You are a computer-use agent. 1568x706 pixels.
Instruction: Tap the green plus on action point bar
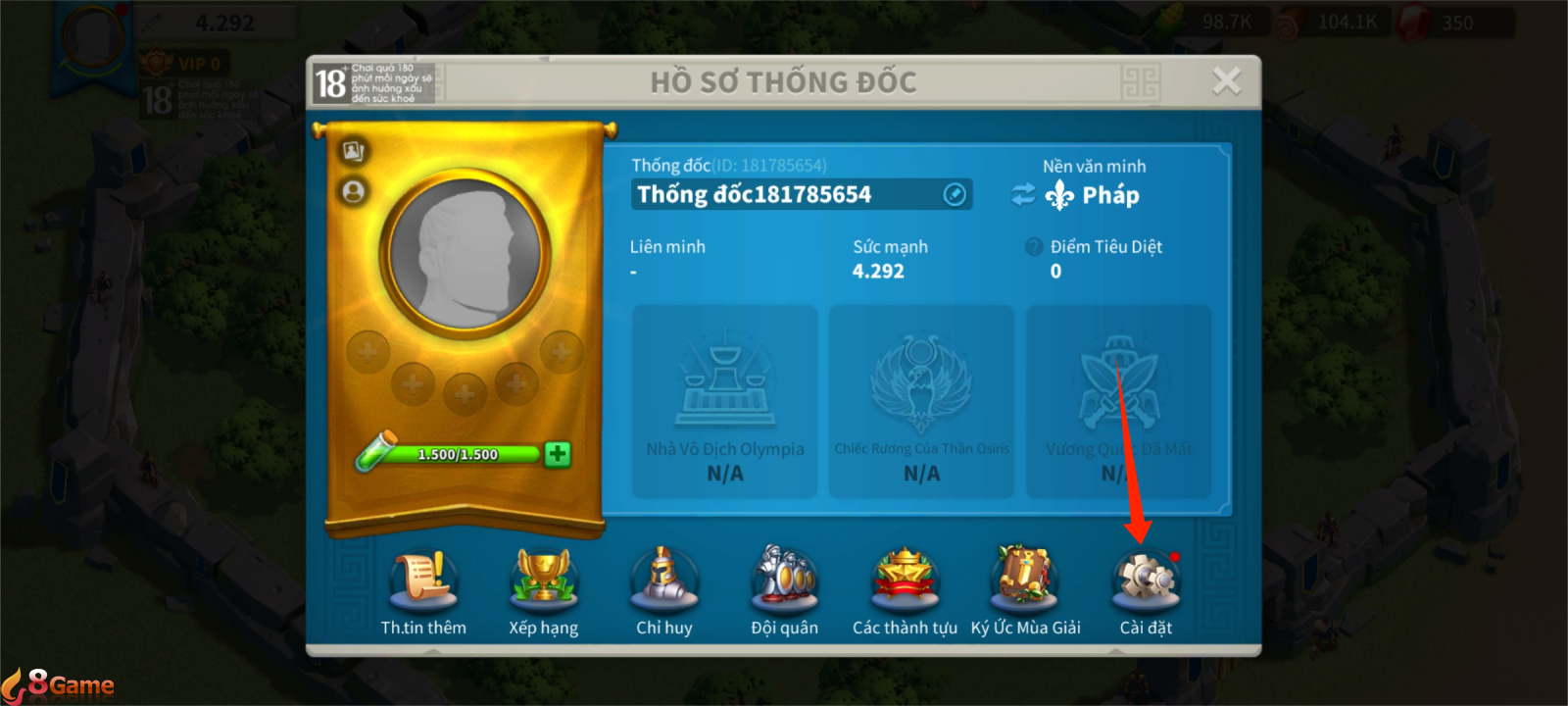pos(557,453)
